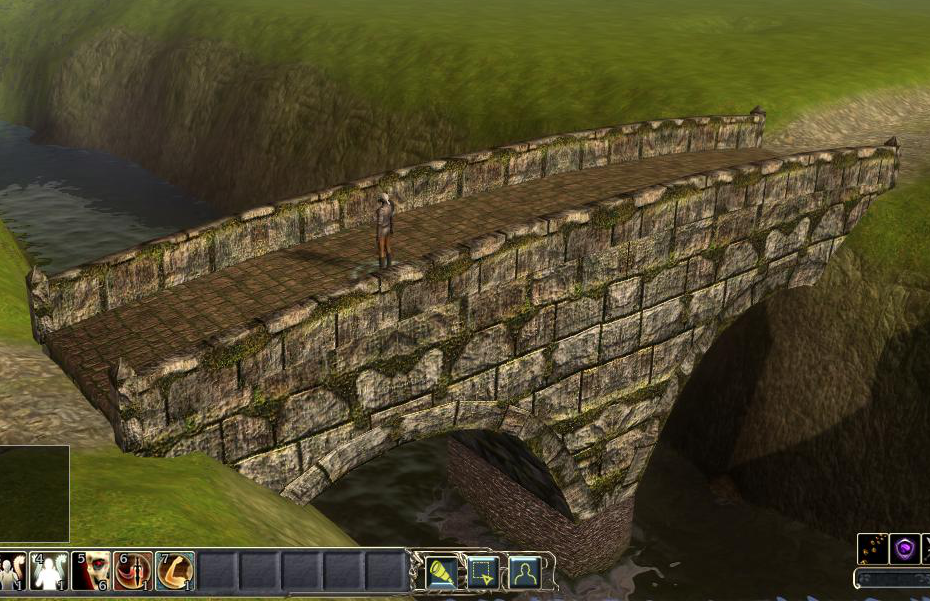Click the golden sparkles effect icon
The width and height of the screenshot is (930, 601).
[x=872, y=549]
